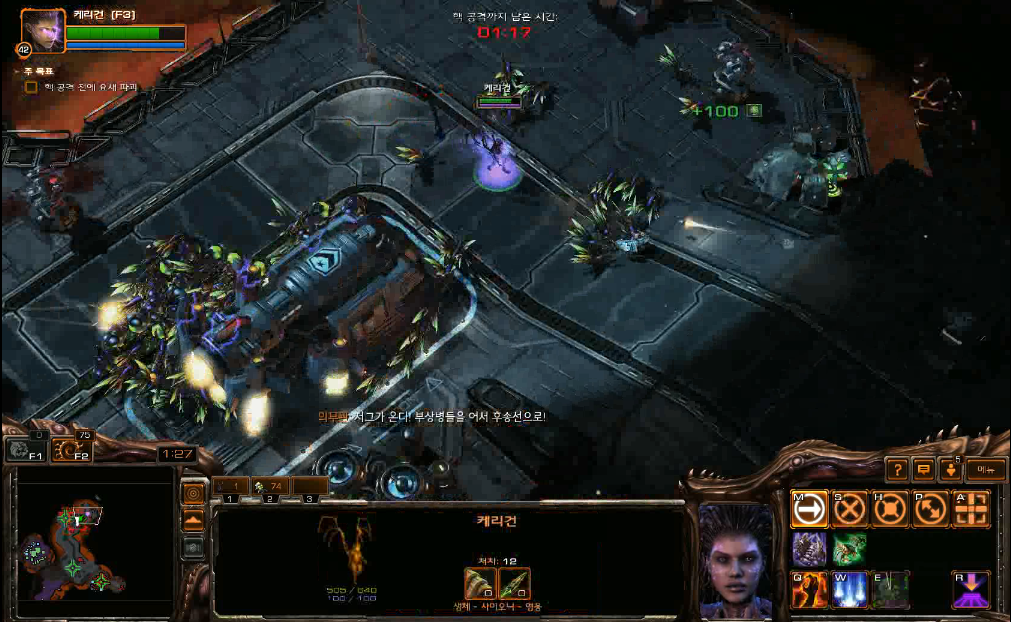The image size is (1011, 622).
Task: Activate the minimap ping button
Action: (193, 493)
